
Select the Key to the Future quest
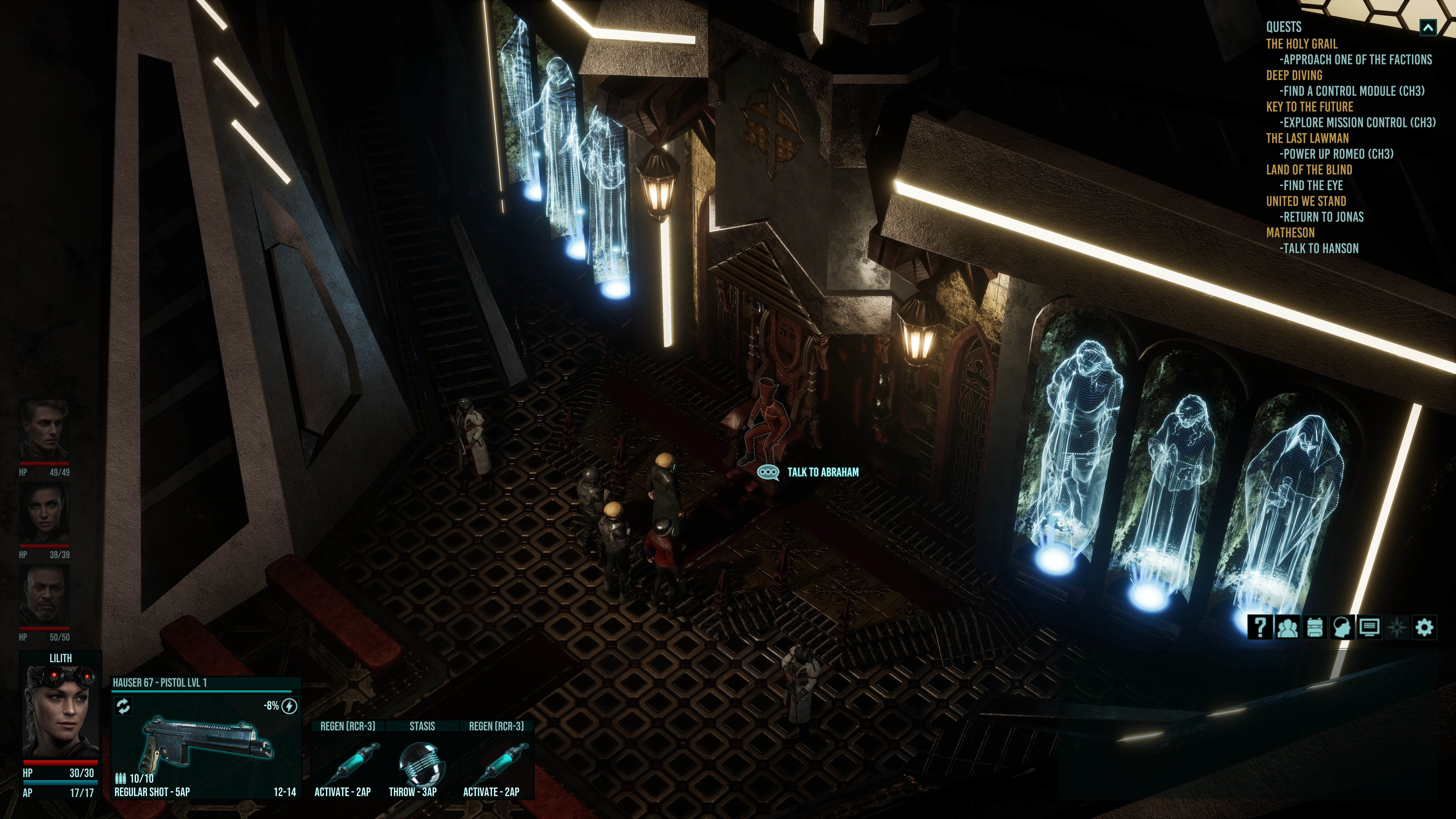[1309, 107]
